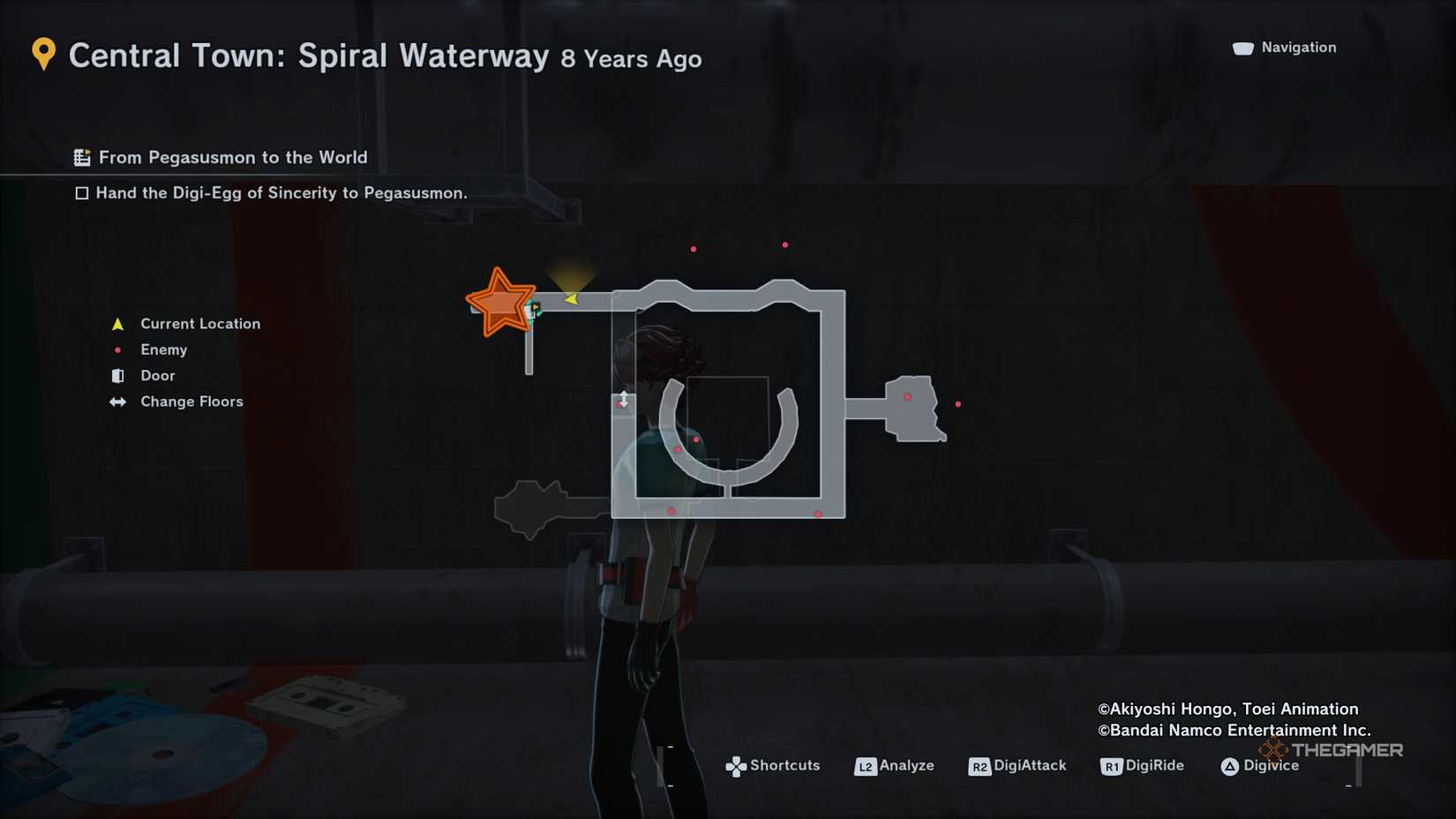Click the R1 DigiRide icon
This screenshot has height=819, width=1456.
pos(1112,766)
